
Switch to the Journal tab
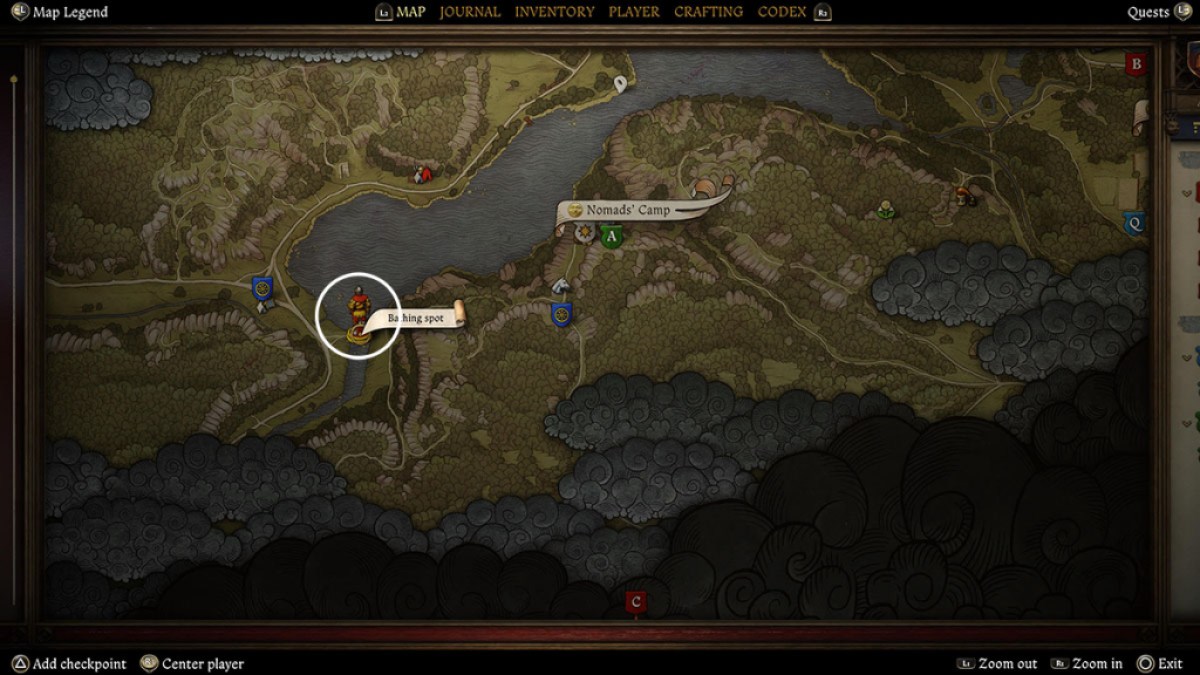pos(470,12)
